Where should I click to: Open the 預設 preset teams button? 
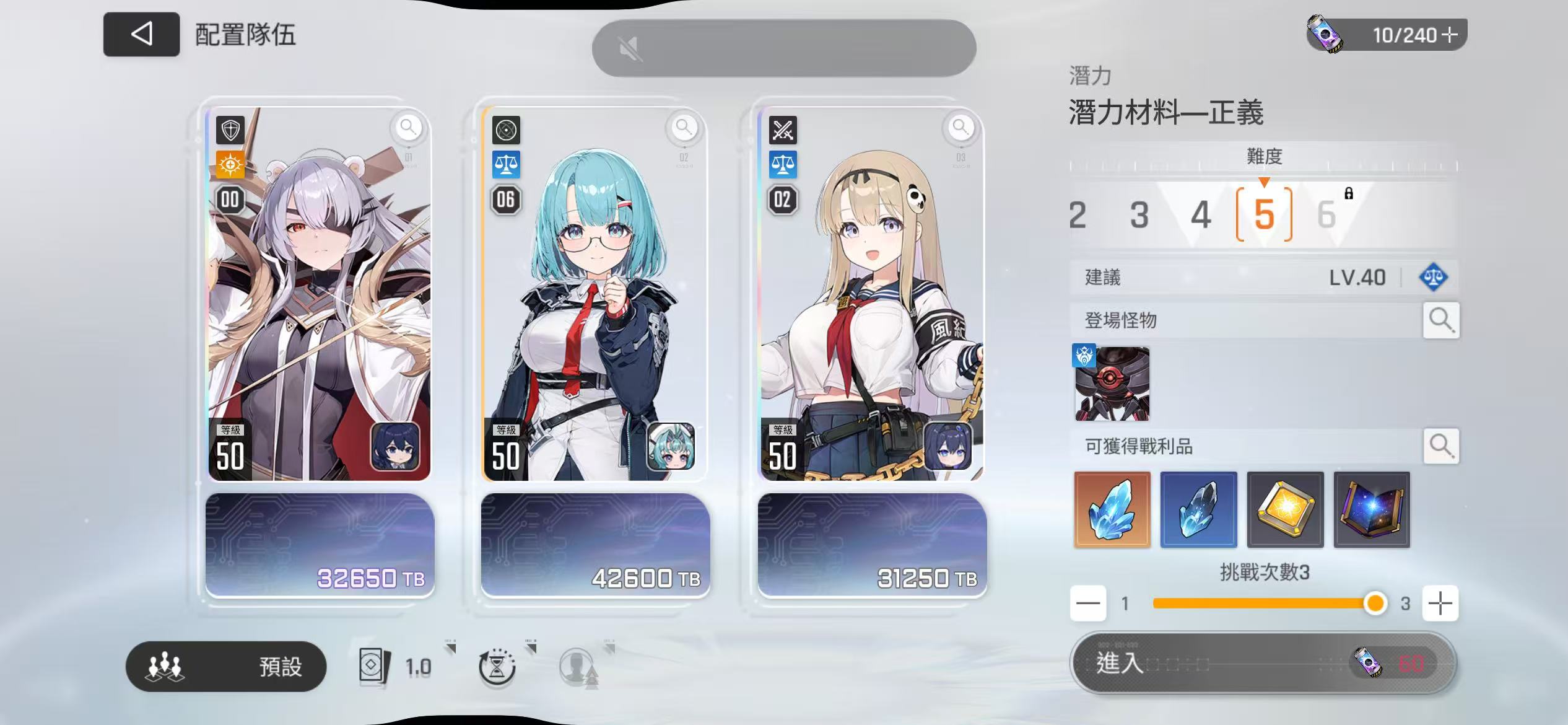click(x=226, y=667)
